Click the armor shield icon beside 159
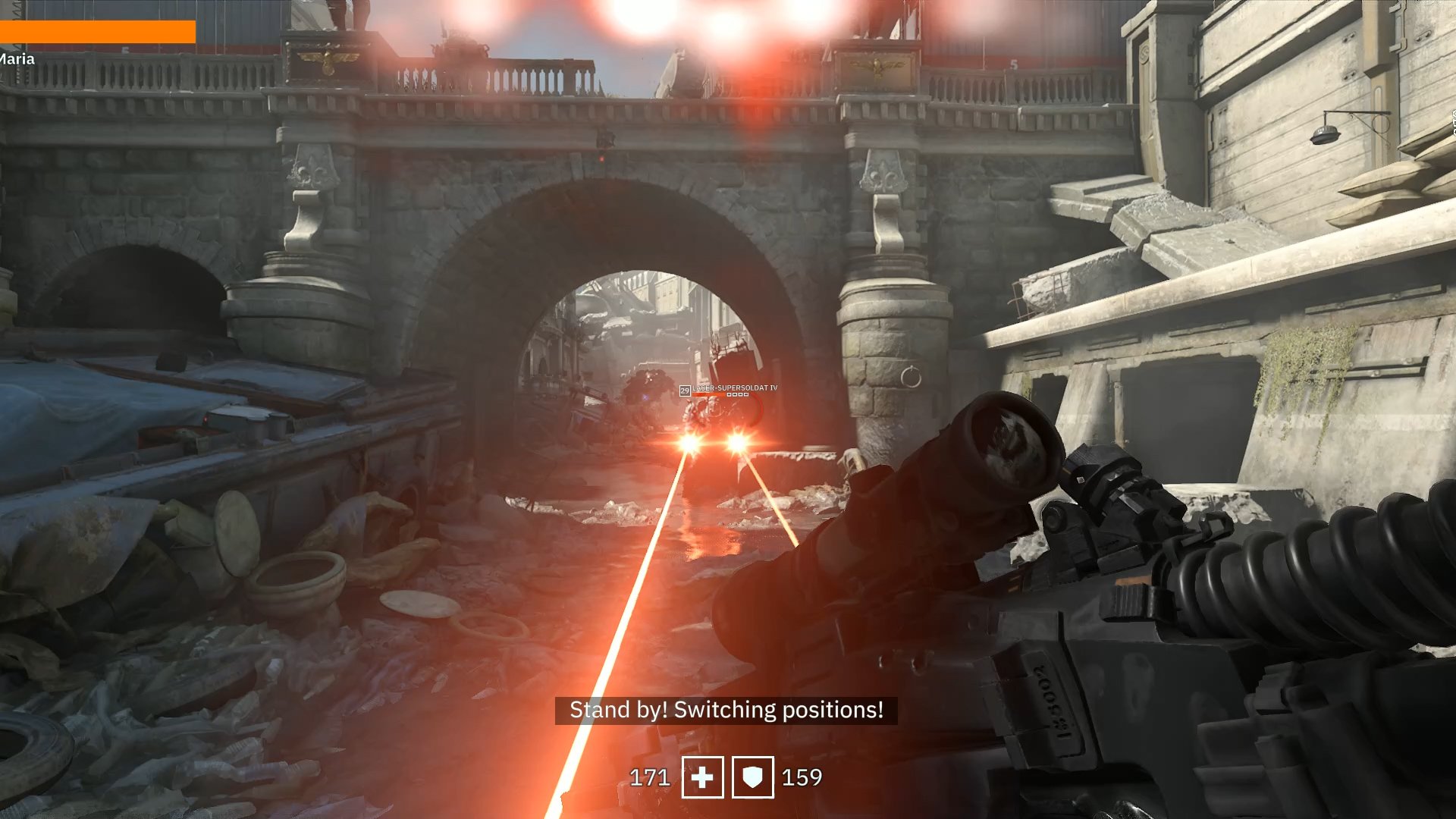Image resolution: width=1456 pixels, height=819 pixels. (x=752, y=777)
